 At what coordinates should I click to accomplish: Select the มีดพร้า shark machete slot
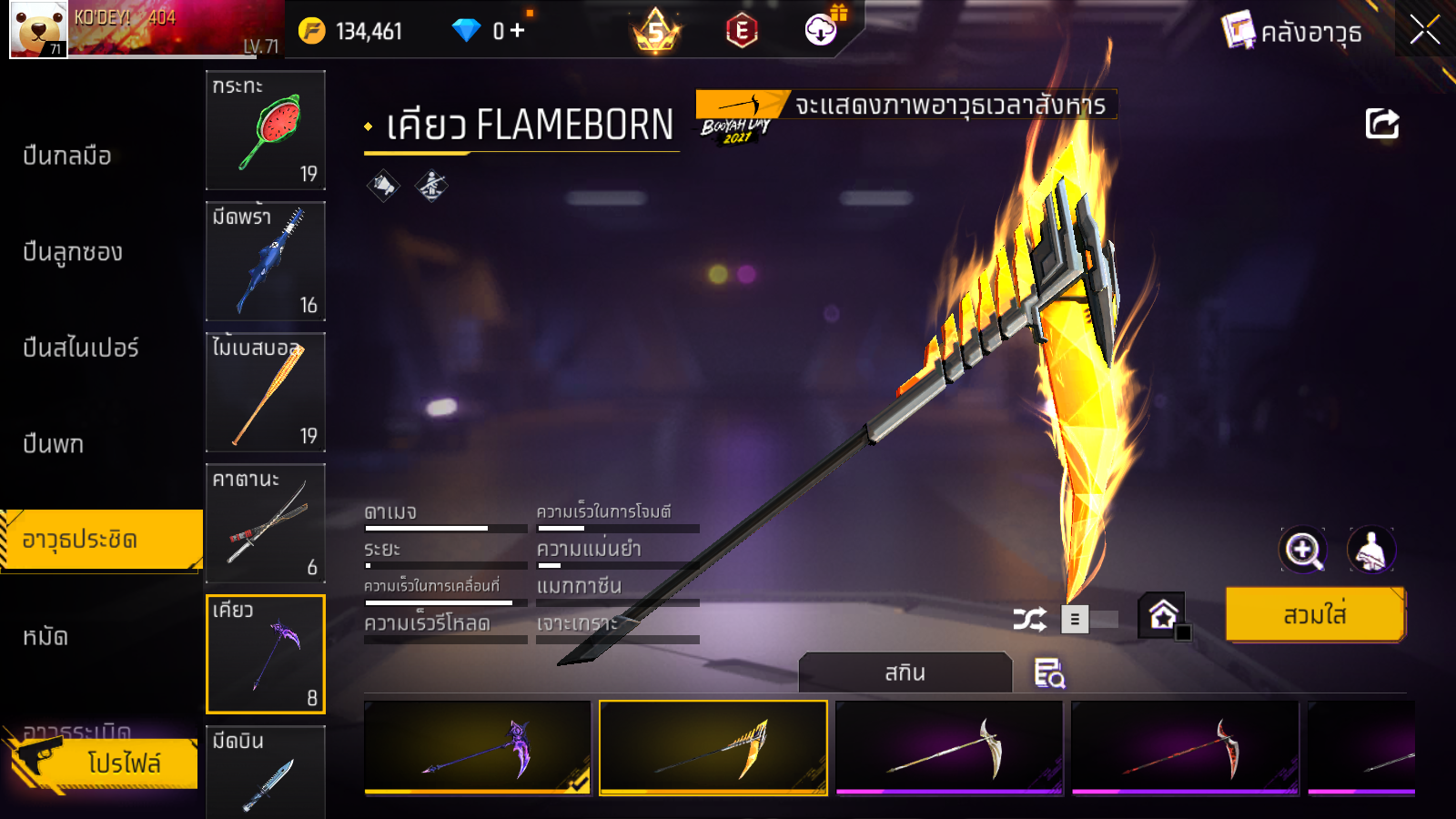click(265, 261)
